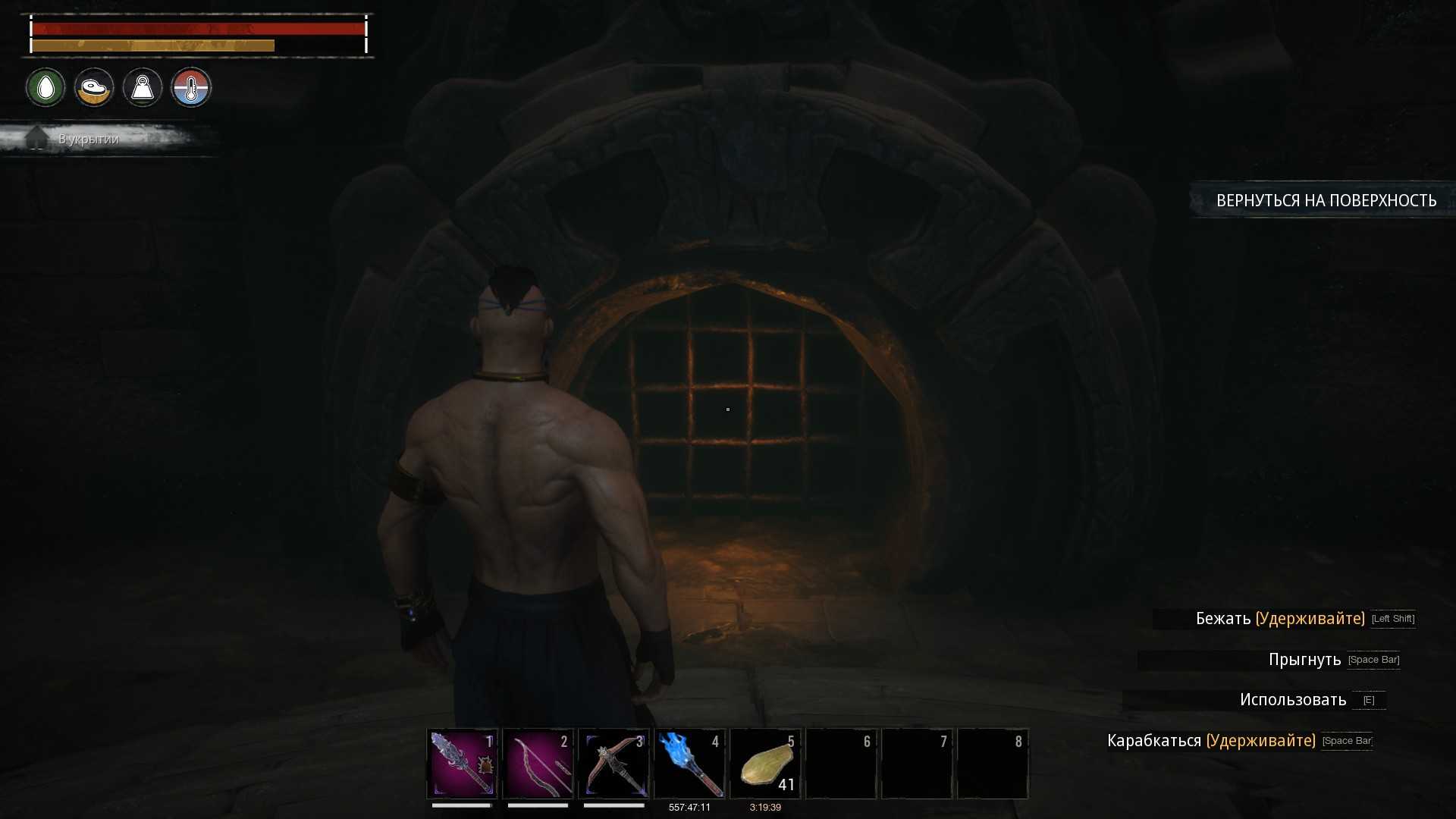Click the 'Вернуться на поверхность' label
Screen dimensions: 1456x819
coord(1326,200)
